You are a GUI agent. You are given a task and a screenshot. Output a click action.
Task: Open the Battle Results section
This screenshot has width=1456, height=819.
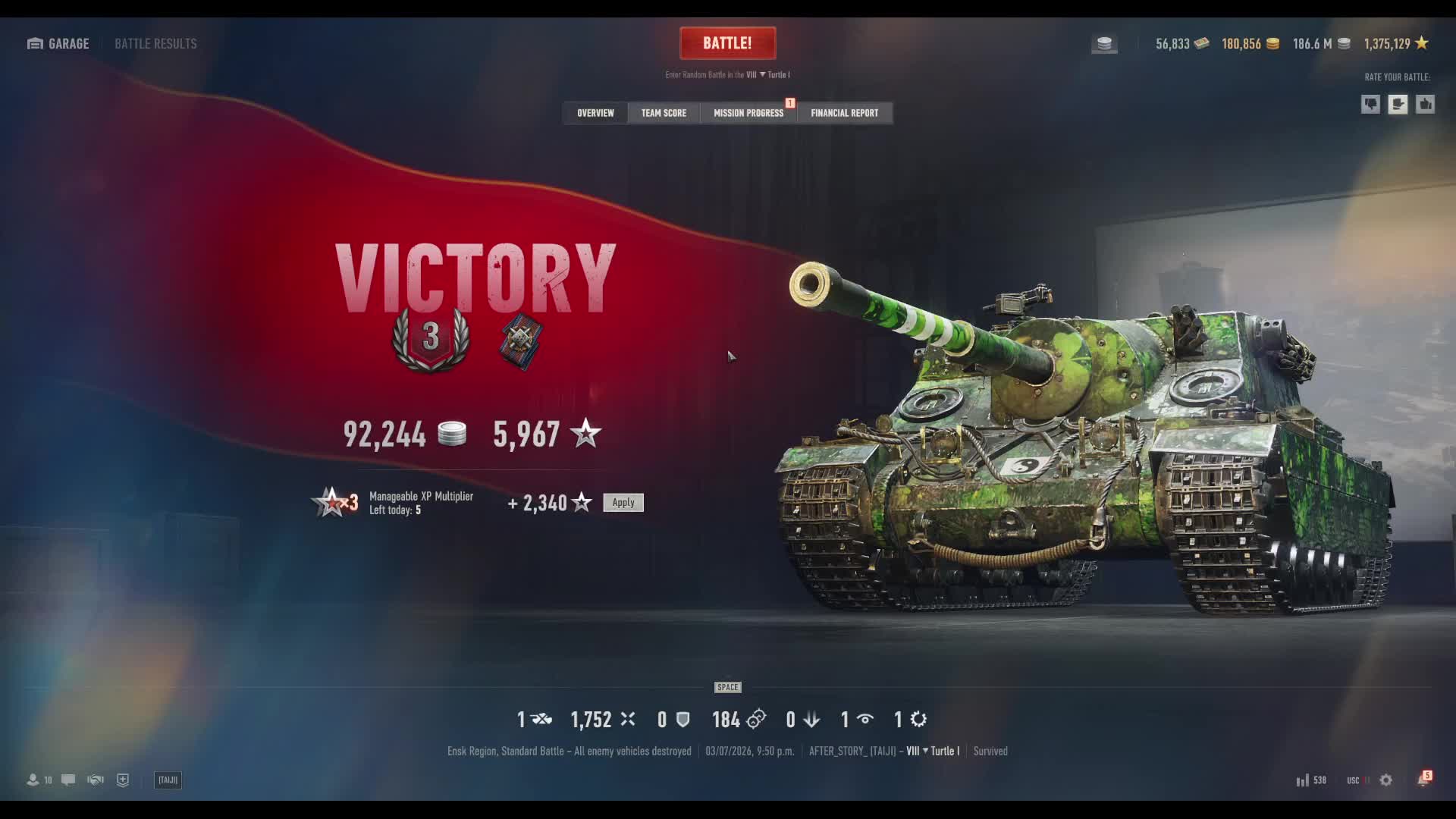pos(155,43)
